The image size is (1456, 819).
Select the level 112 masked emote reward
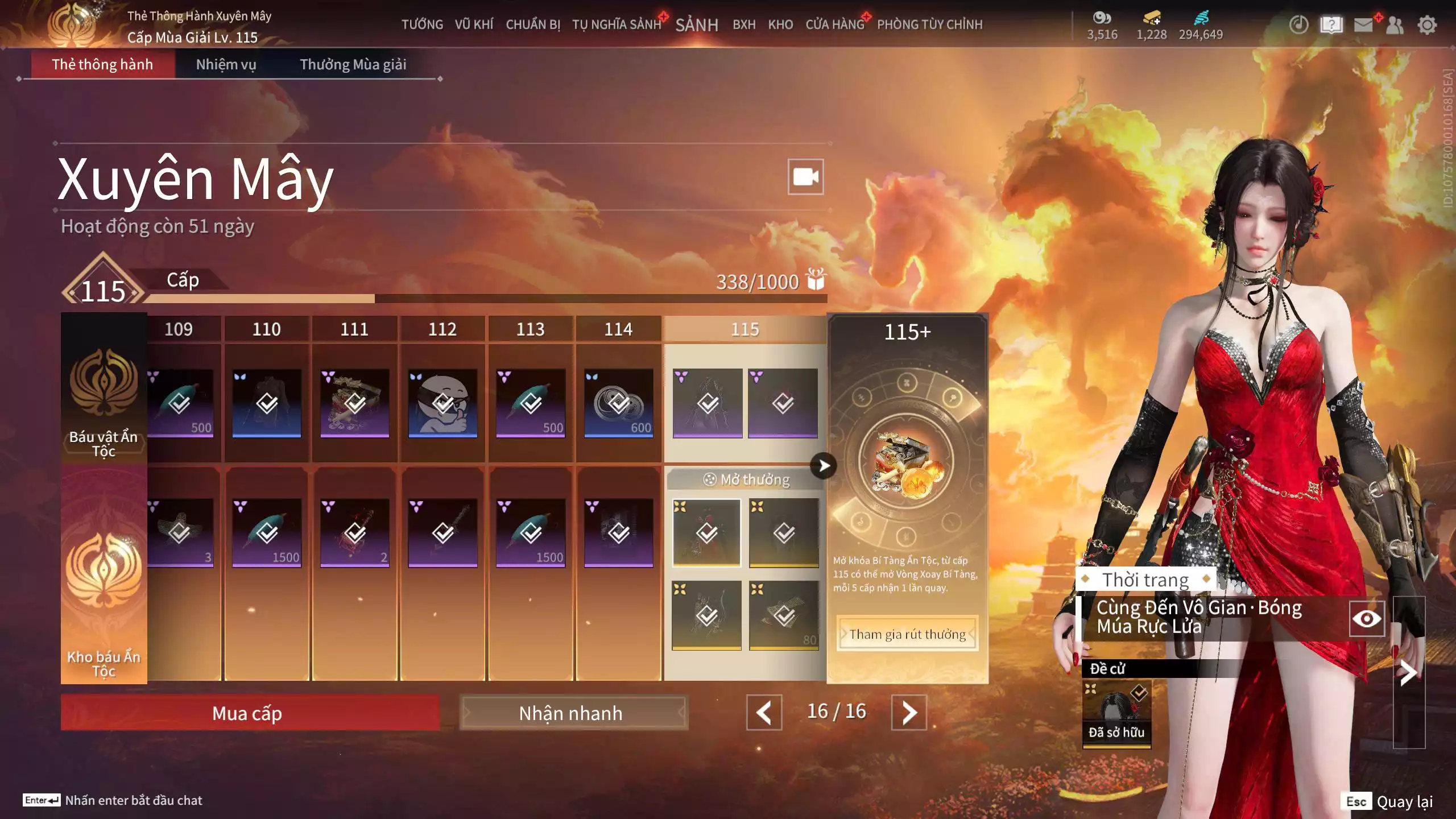[x=442, y=403]
